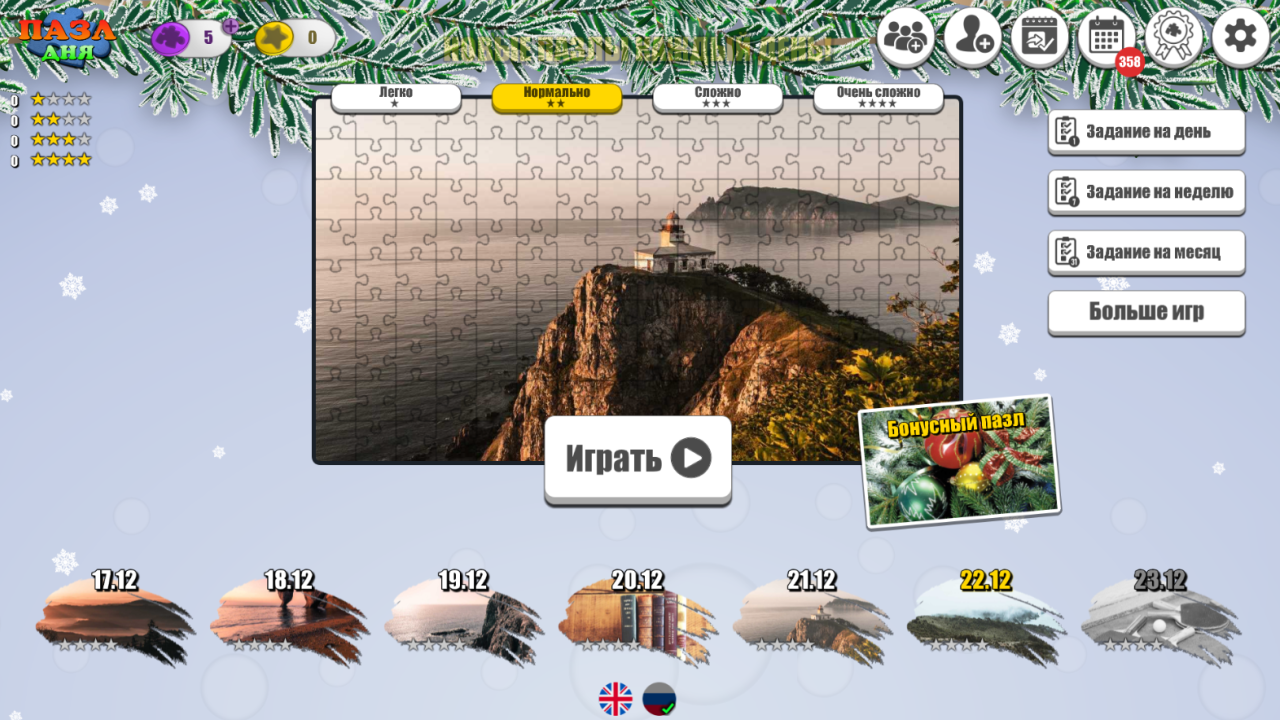Open Задание на неделю tasks
The image size is (1280, 720).
[1145, 192]
